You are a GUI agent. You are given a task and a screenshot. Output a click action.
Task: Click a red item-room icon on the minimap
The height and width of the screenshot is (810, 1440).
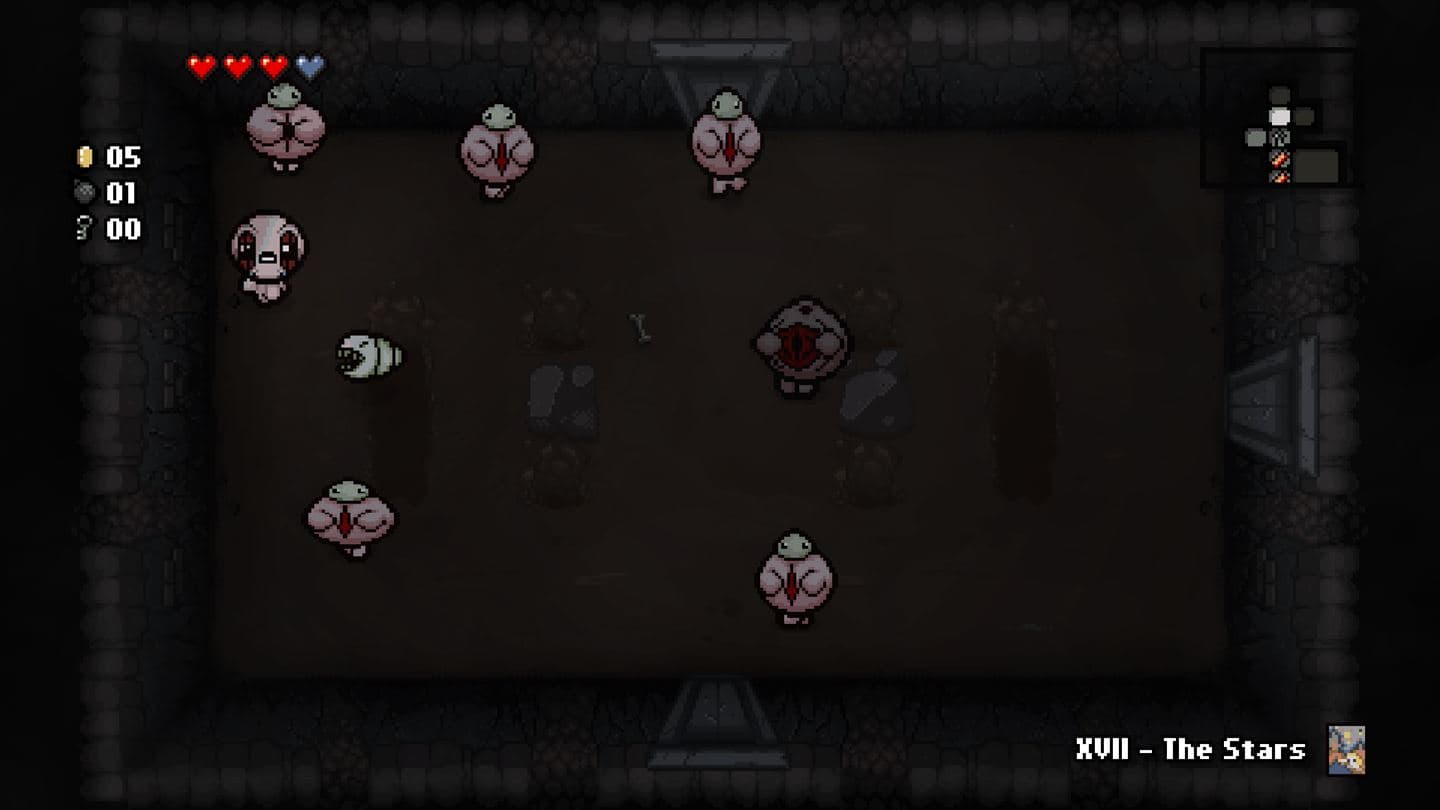pyautogui.click(x=1279, y=158)
